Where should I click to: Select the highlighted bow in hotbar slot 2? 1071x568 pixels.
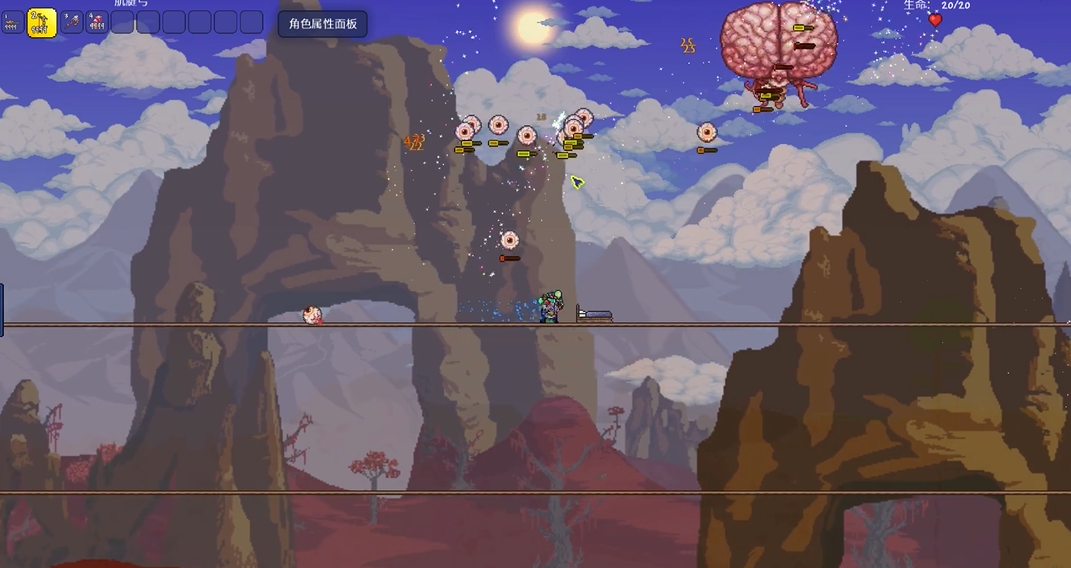tap(42, 22)
